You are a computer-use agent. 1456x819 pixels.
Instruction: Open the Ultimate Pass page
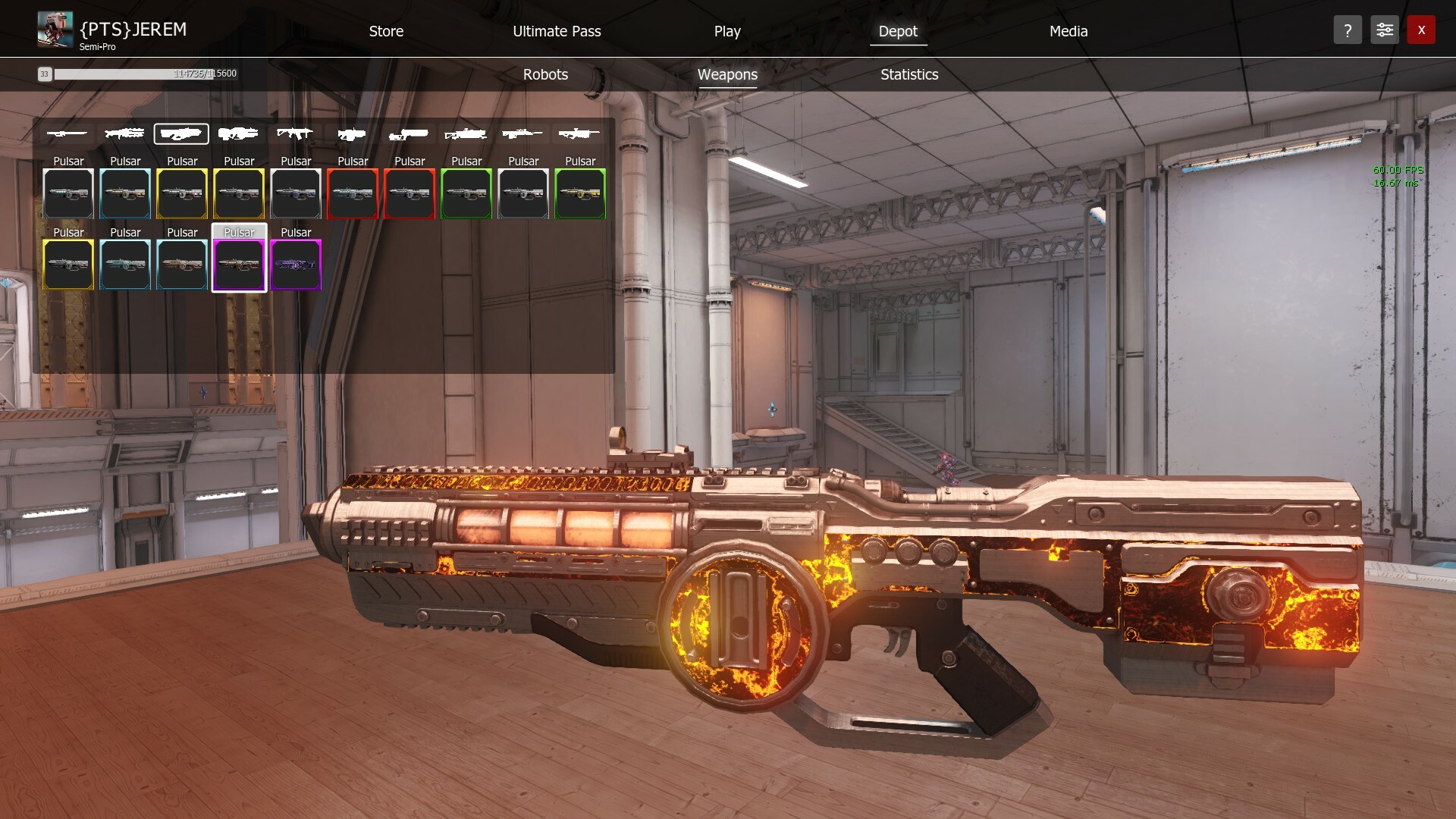pyautogui.click(x=557, y=31)
